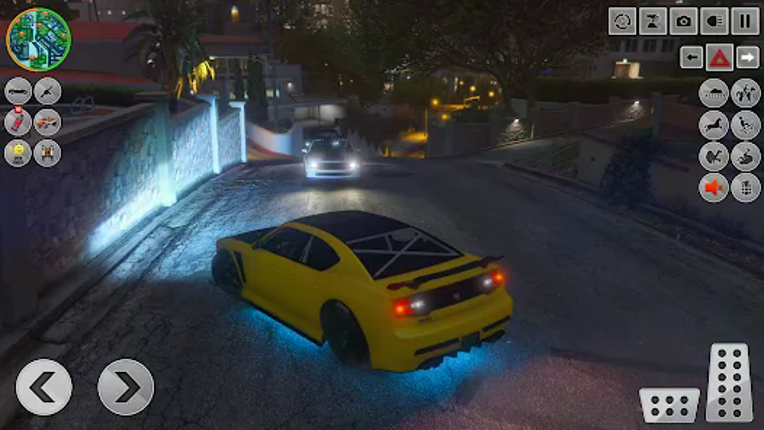This screenshot has width=764, height=430.
Task: Click the circular-arrow button in top row
Action: [x=623, y=21]
